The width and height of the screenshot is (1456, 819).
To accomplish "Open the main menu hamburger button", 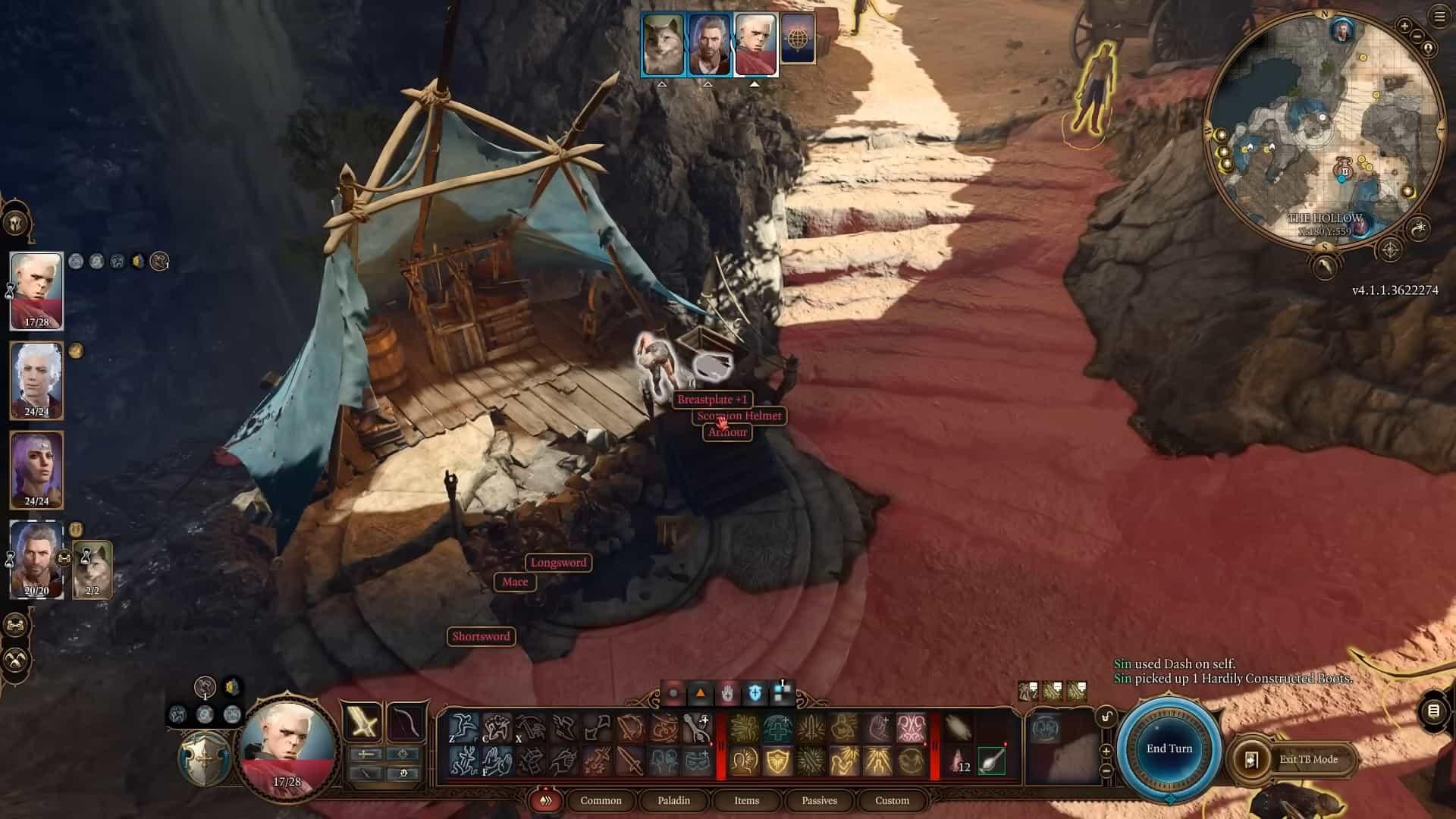I will (x=1439, y=17).
